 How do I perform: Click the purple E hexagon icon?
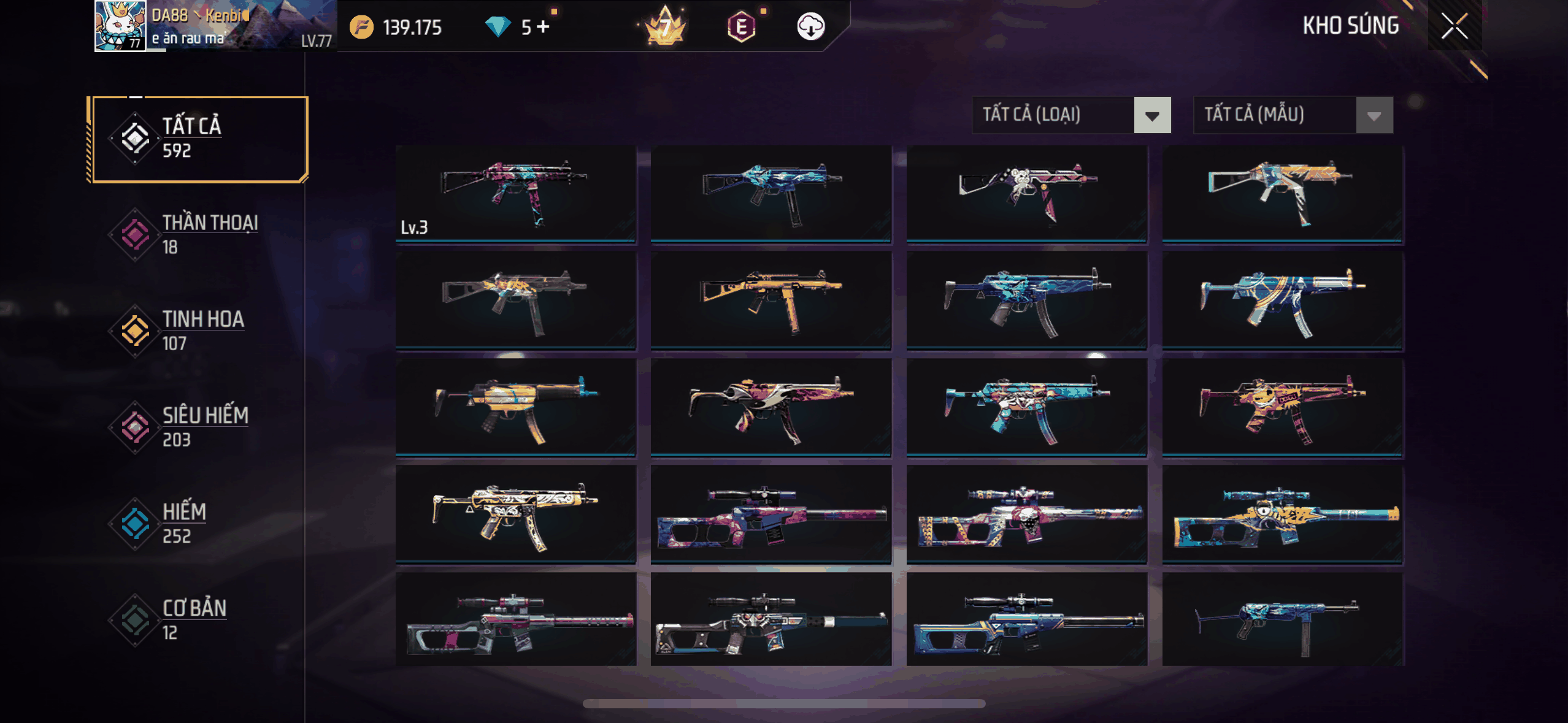tap(741, 27)
